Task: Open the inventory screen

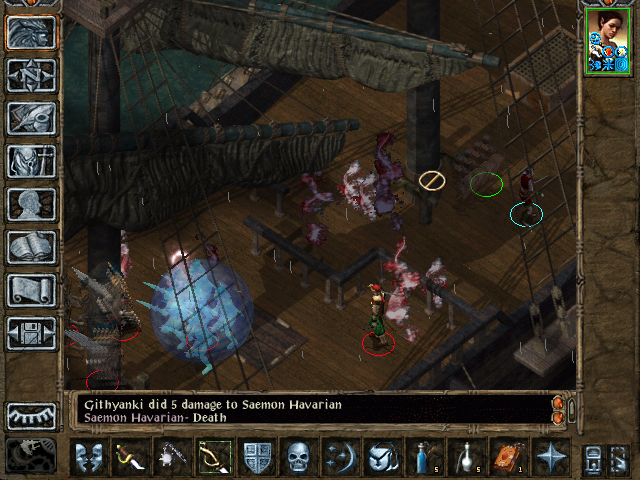Action: [x=32, y=161]
